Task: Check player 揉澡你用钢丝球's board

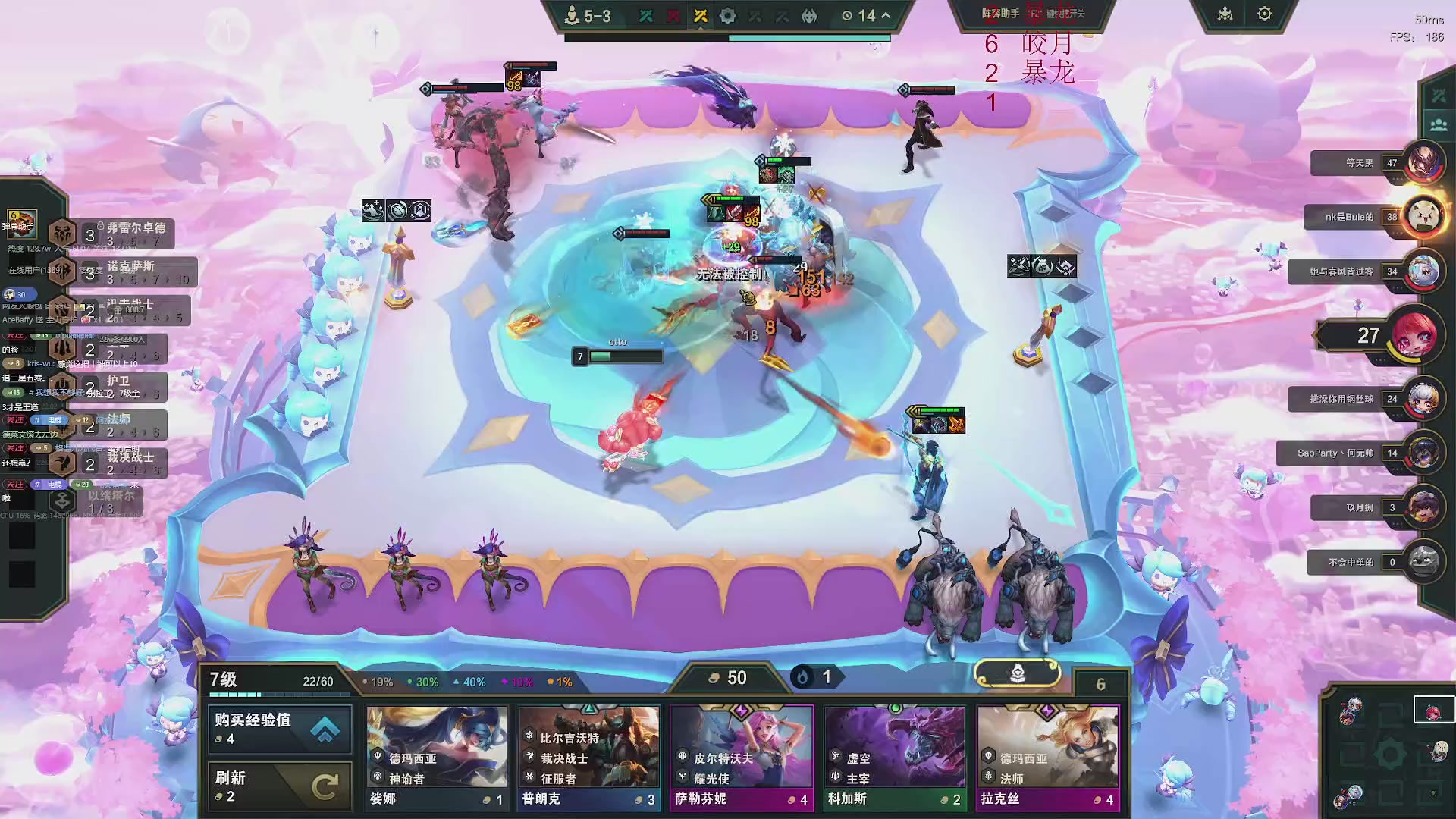Action: (x=1423, y=399)
